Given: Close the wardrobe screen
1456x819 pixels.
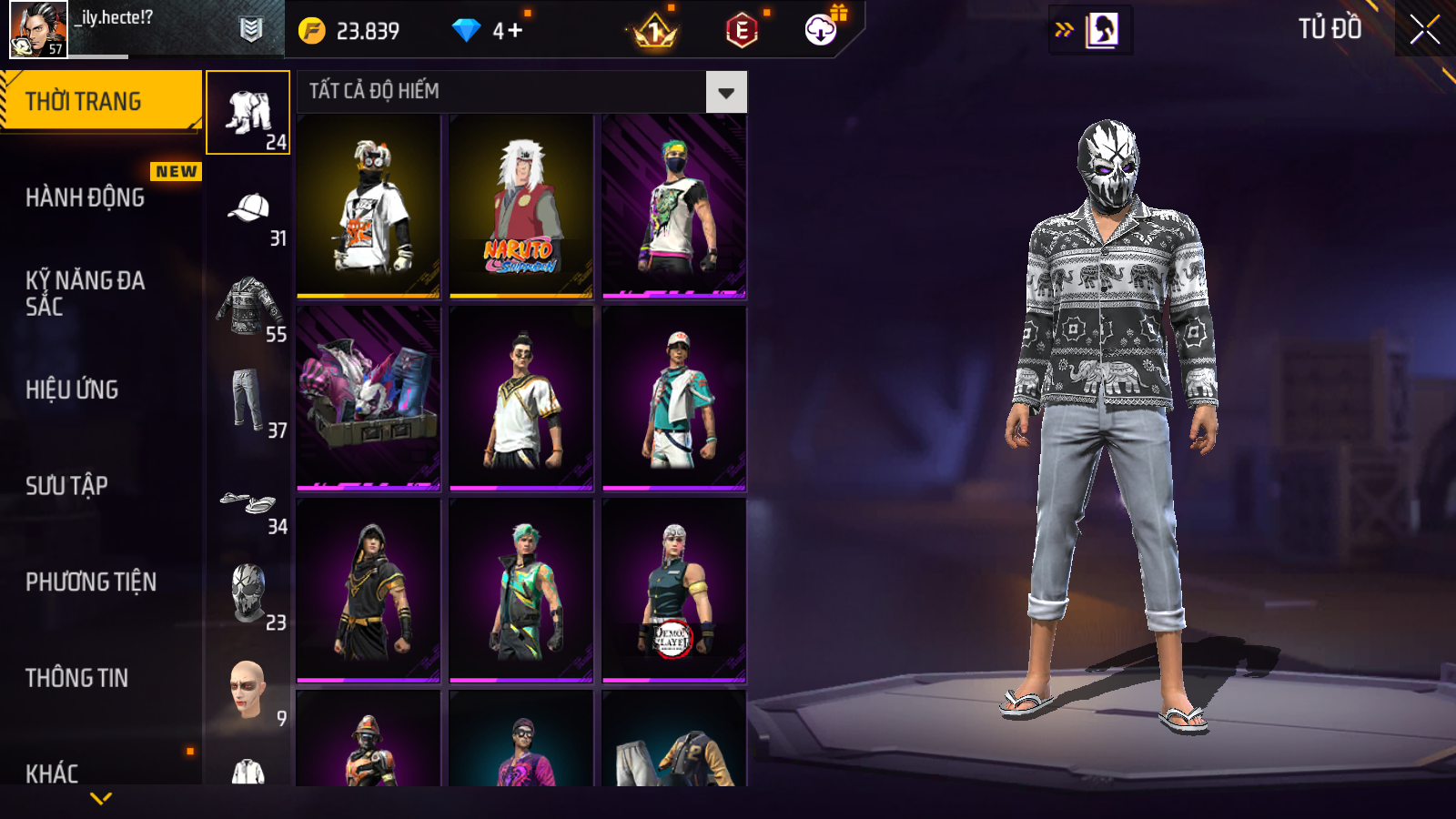Looking at the screenshot, I should 1424,30.
